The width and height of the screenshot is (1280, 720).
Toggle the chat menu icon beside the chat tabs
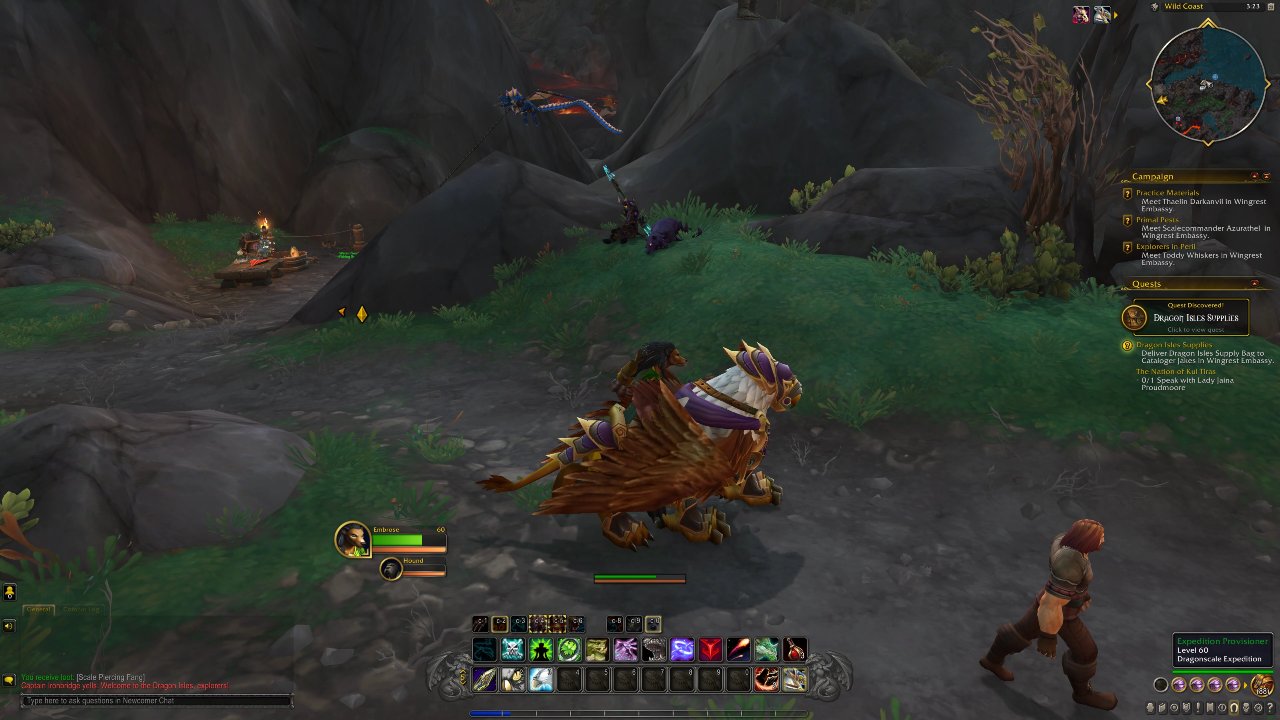(8, 680)
